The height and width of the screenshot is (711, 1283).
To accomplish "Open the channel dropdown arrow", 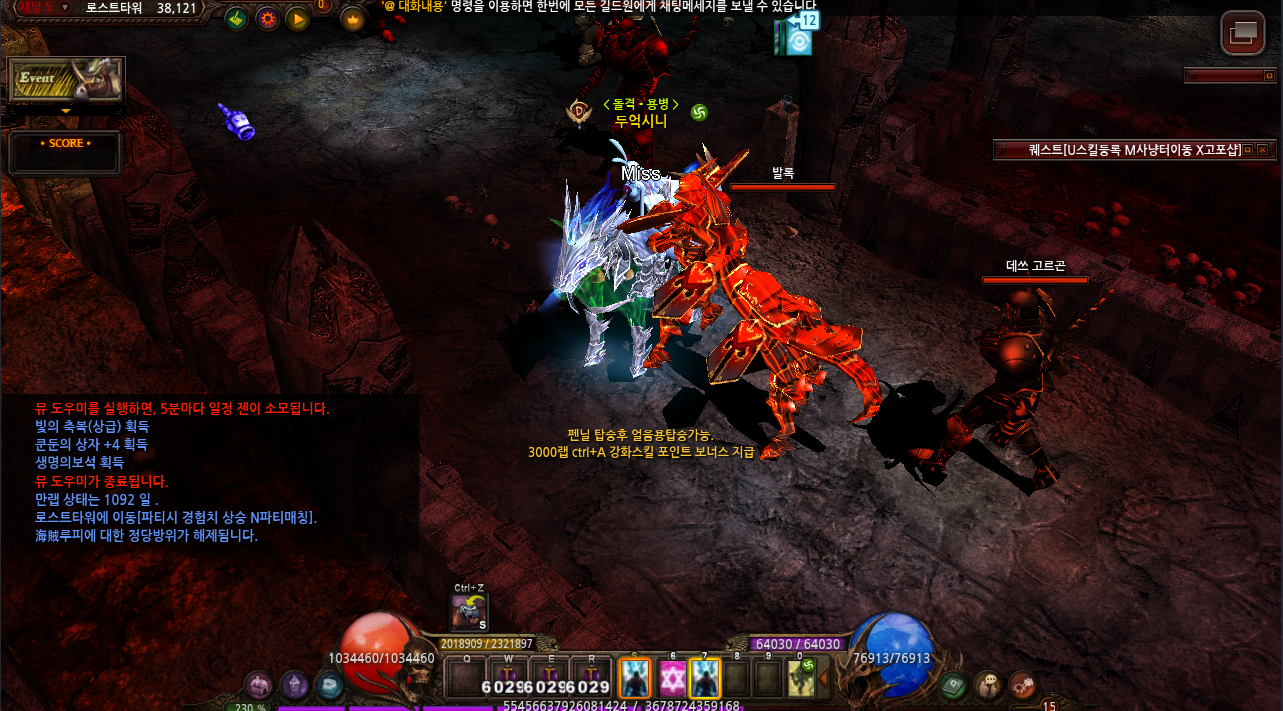I will pyautogui.click(x=65, y=7).
